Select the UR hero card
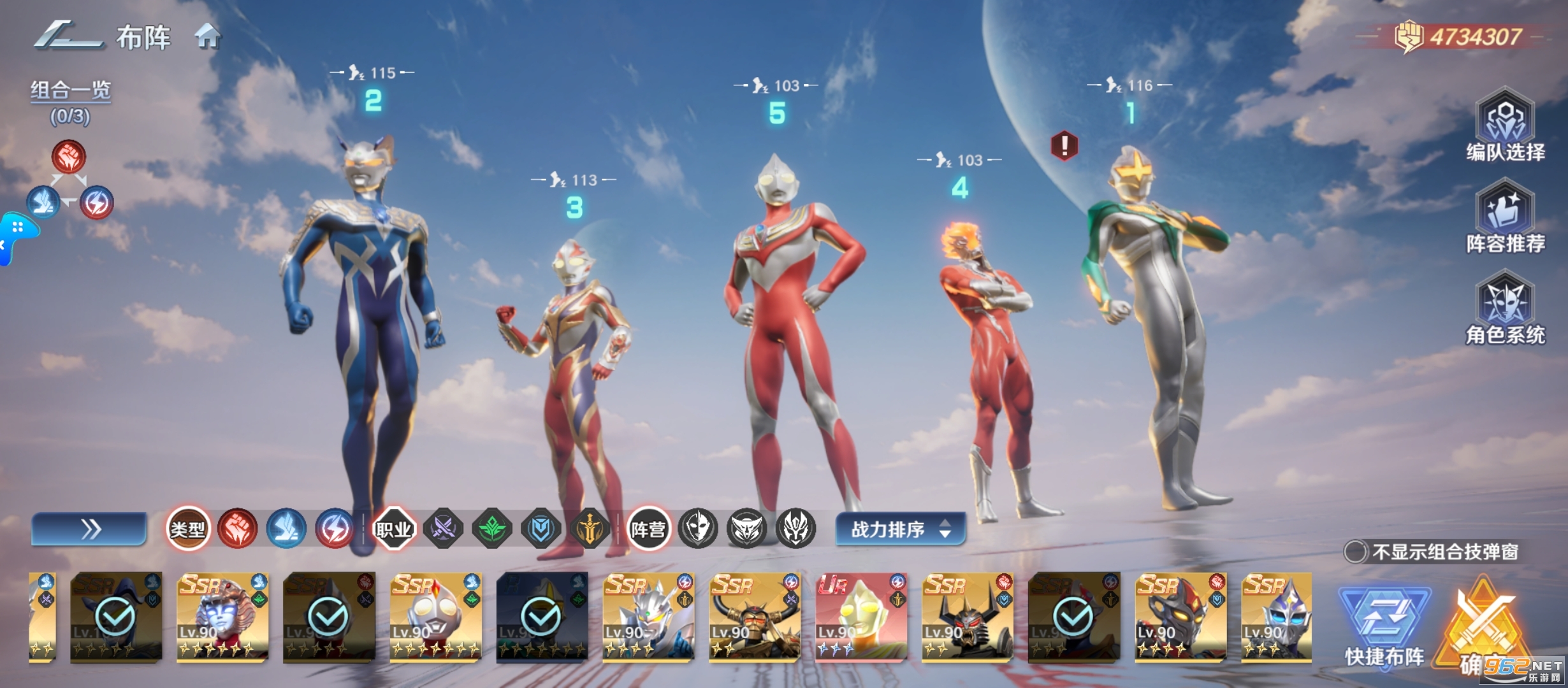This screenshot has height=688, width=1568. coord(861,616)
